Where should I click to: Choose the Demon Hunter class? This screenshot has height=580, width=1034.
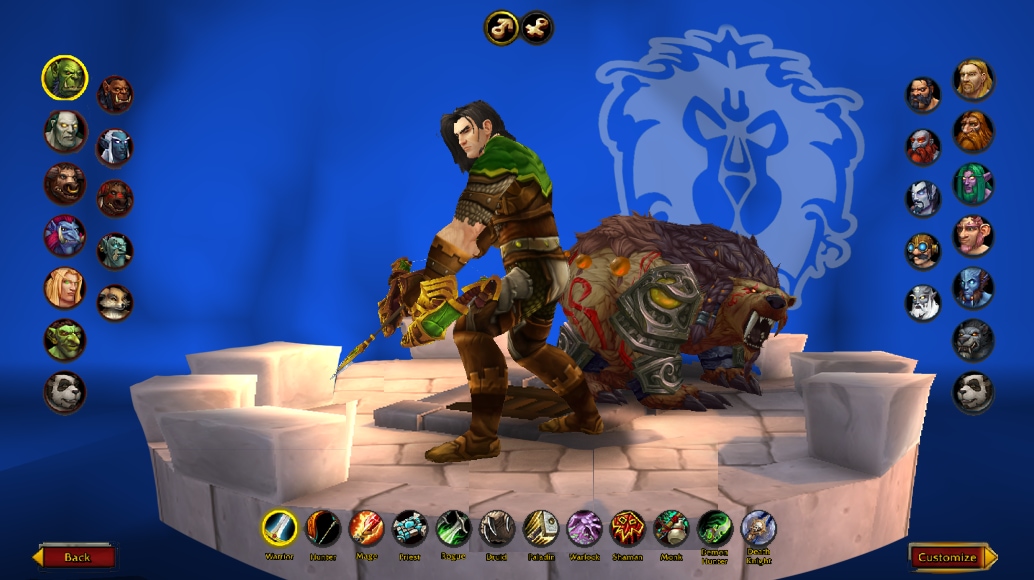click(714, 526)
